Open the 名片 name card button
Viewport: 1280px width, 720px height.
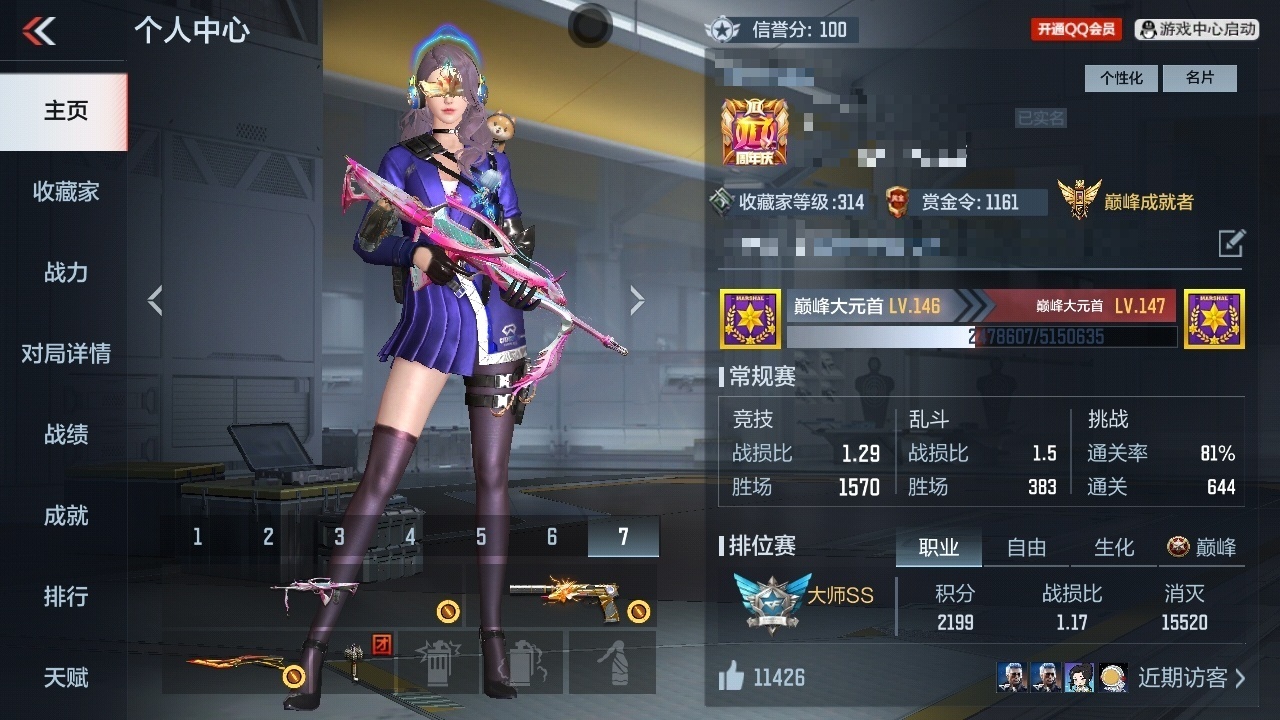(x=1199, y=78)
